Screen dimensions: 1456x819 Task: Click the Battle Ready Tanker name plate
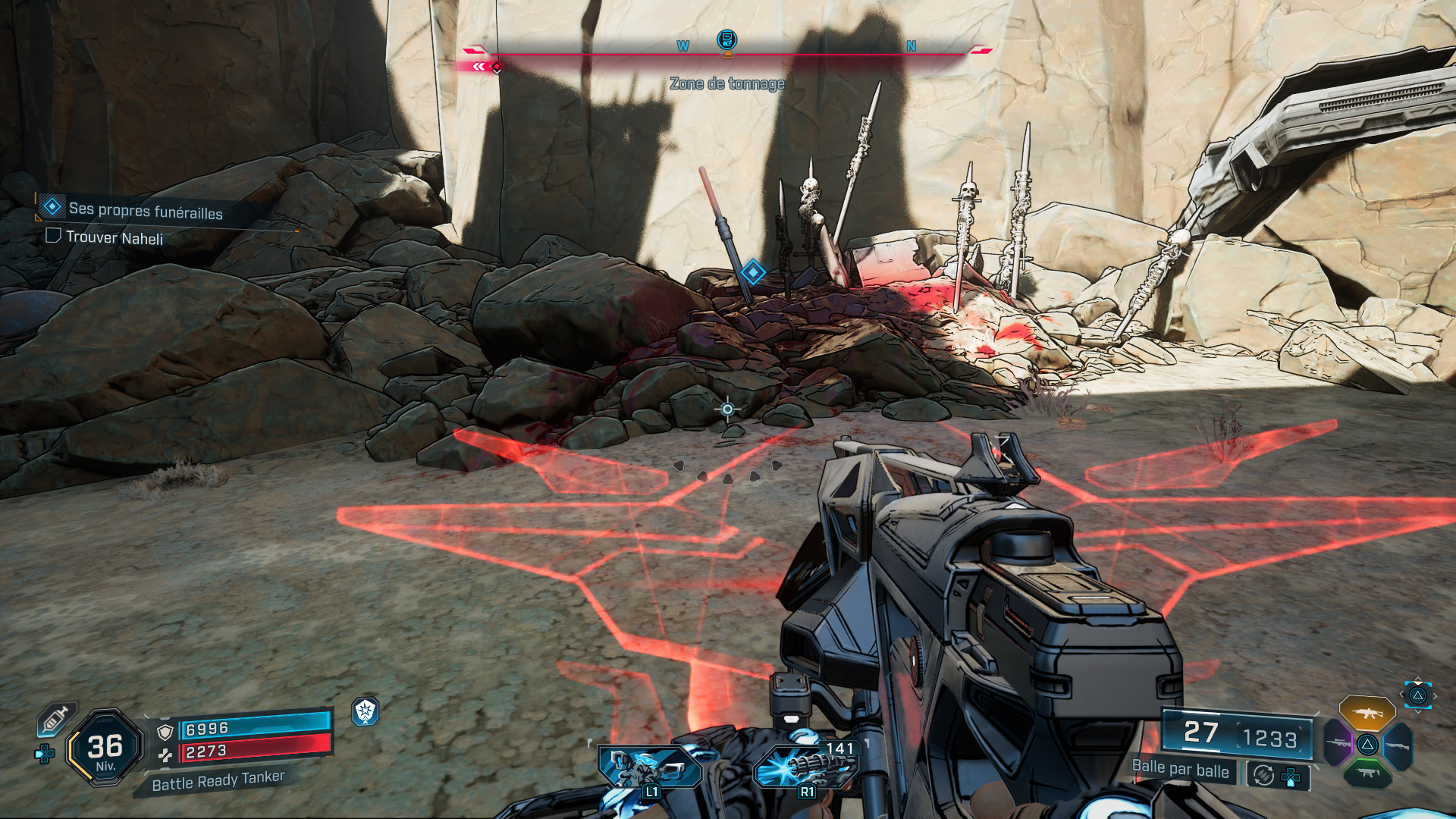pyautogui.click(x=218, y=782)
